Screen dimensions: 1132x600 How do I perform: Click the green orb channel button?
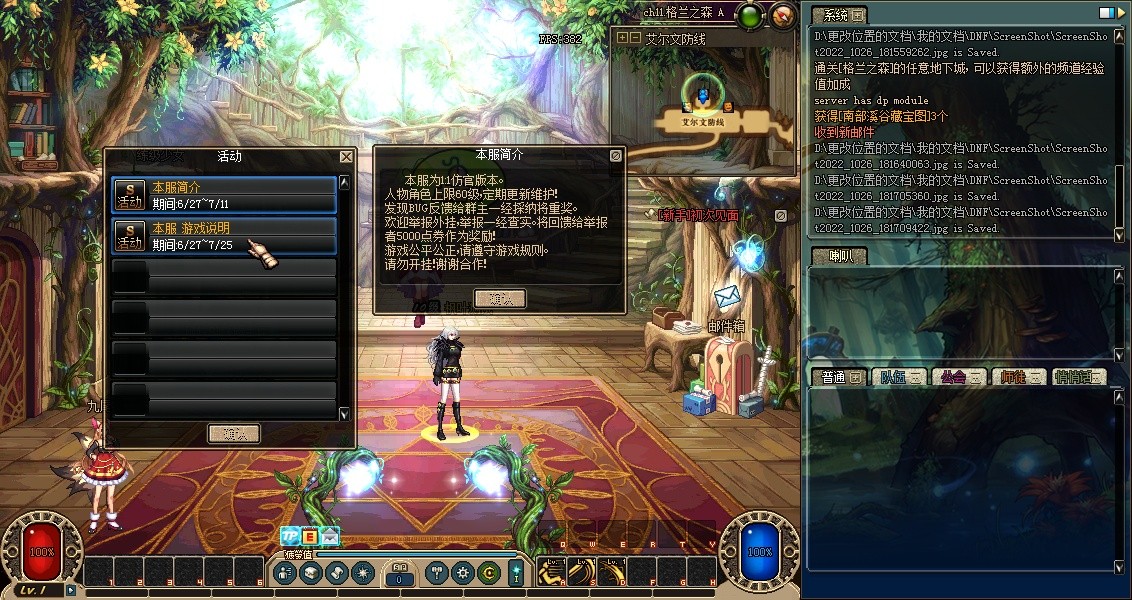750,15
